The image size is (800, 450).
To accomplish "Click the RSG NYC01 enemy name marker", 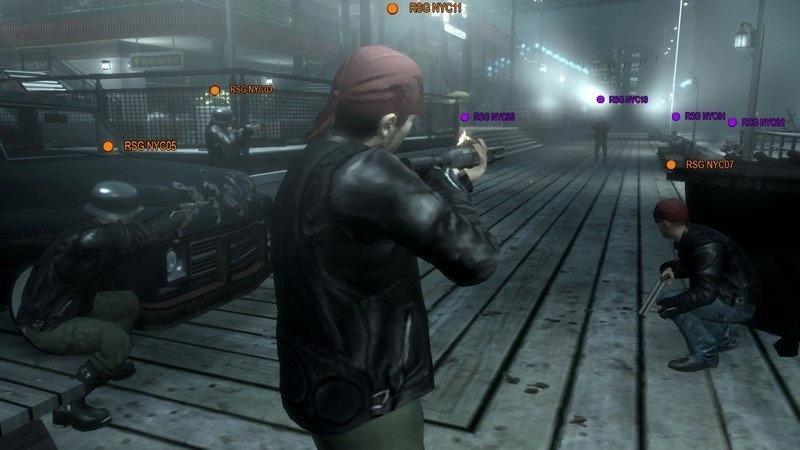I will (x=698, y=116).
